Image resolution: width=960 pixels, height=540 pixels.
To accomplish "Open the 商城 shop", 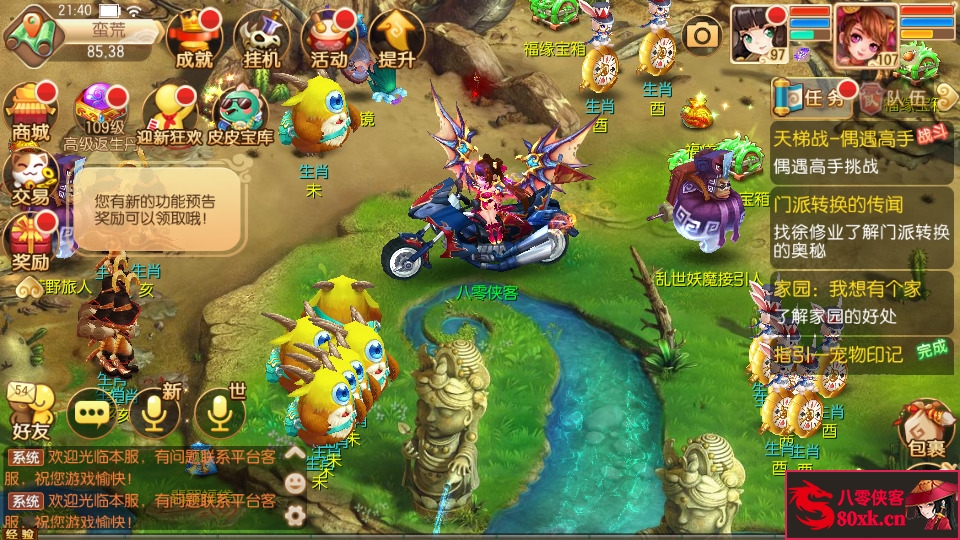I will coord(30,112).
